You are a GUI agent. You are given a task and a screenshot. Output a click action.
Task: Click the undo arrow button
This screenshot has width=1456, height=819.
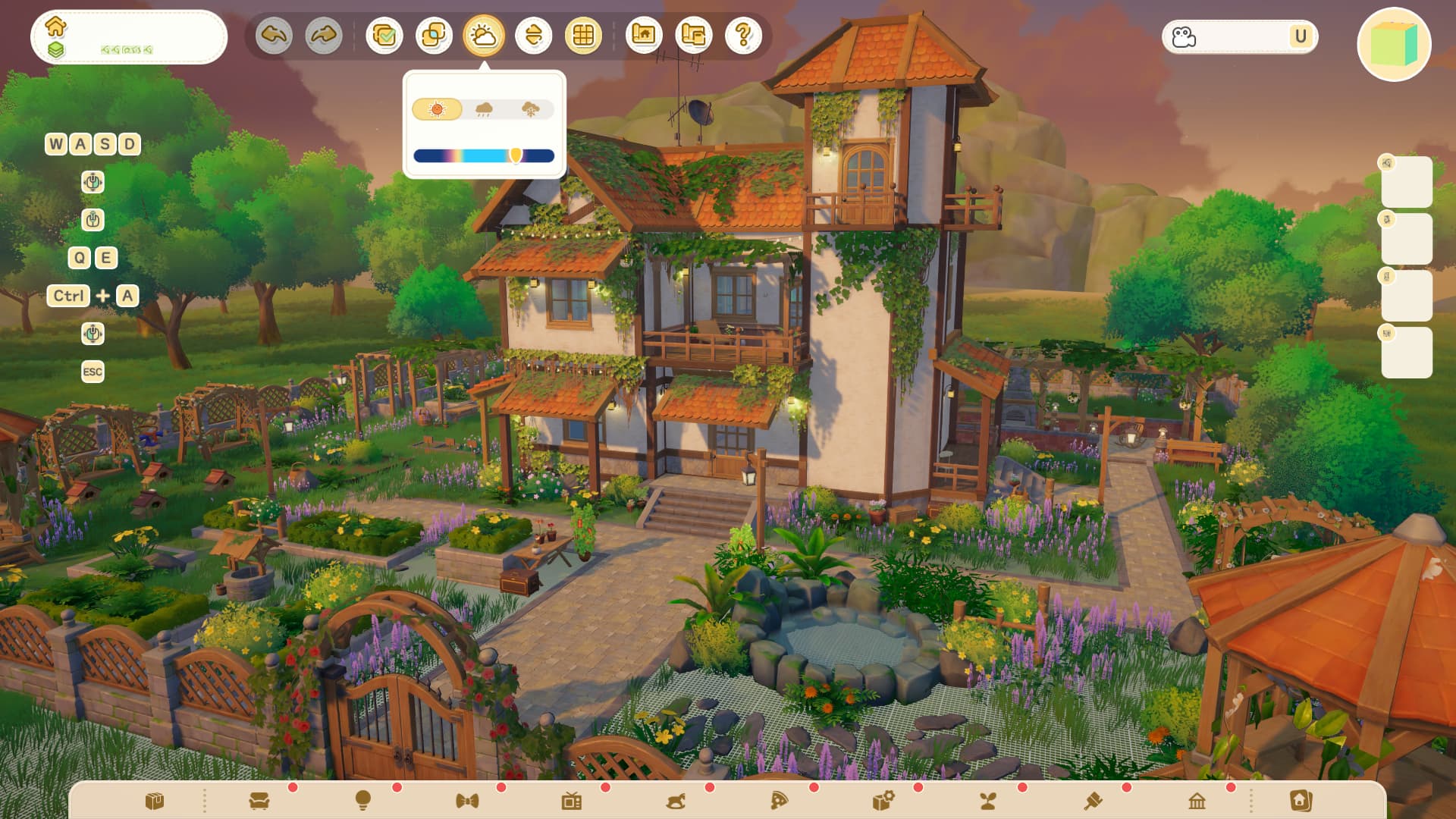[x=274, y=36]
